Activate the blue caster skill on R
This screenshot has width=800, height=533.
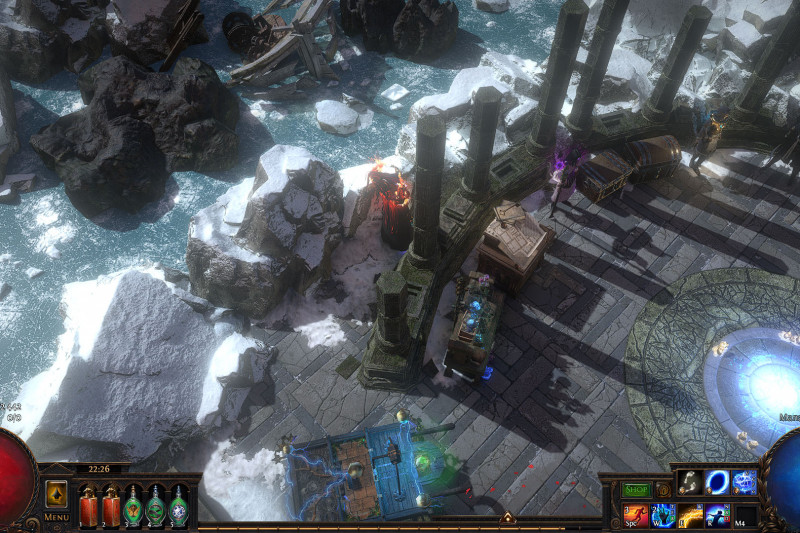(718, 516)
